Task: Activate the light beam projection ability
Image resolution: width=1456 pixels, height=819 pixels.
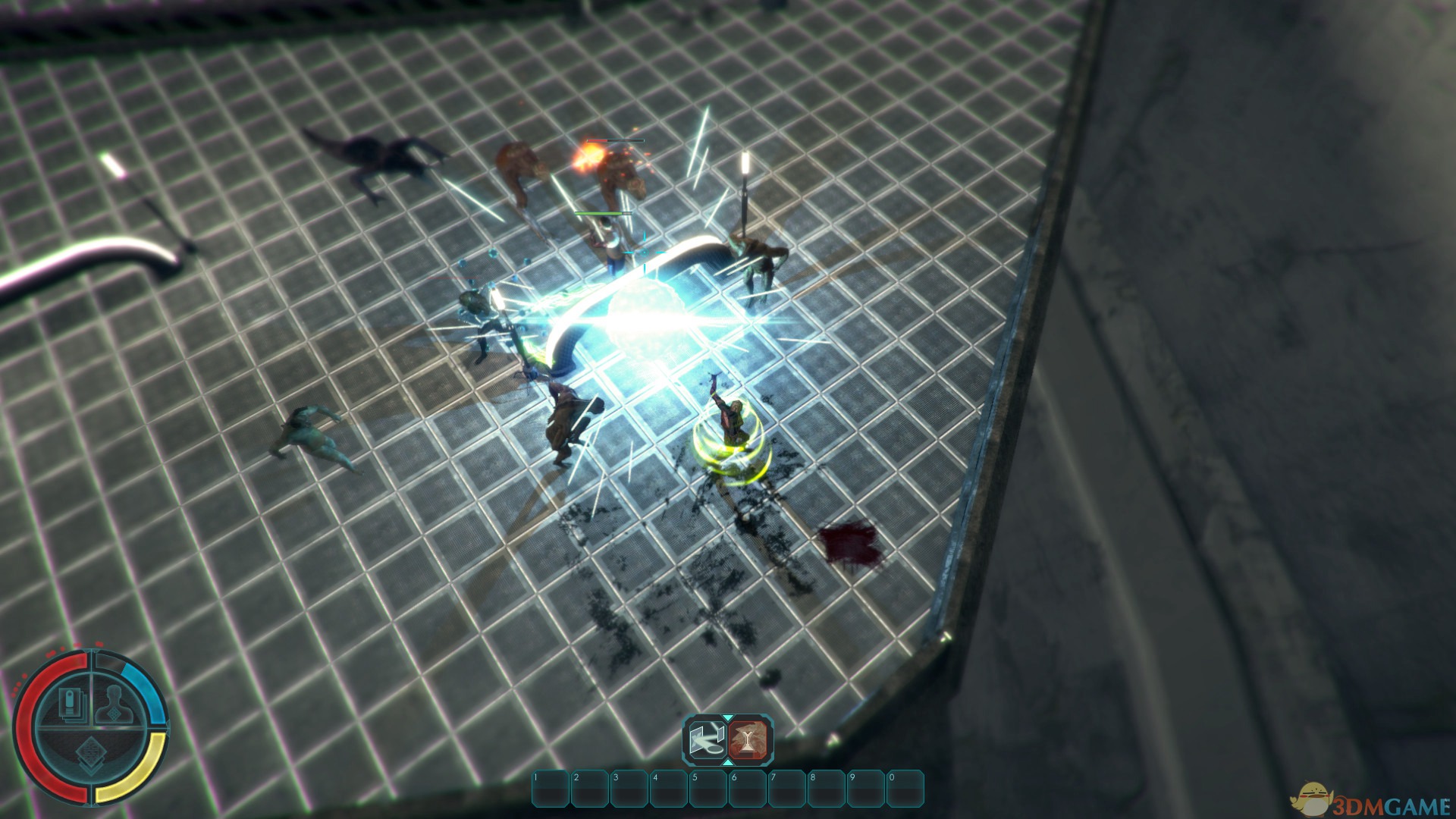Action: 707,739
